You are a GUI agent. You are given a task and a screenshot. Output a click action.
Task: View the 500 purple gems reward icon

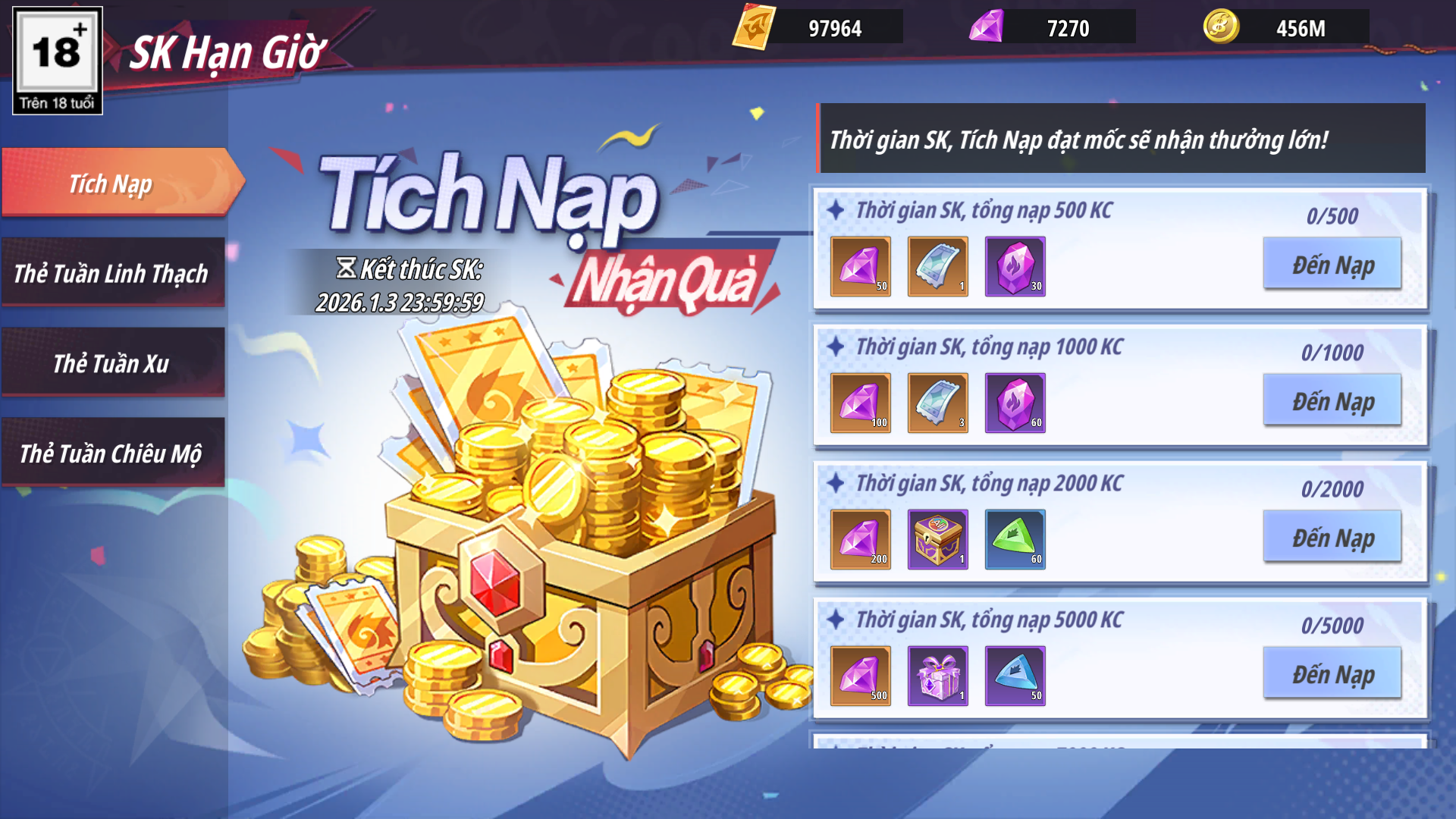860,676
